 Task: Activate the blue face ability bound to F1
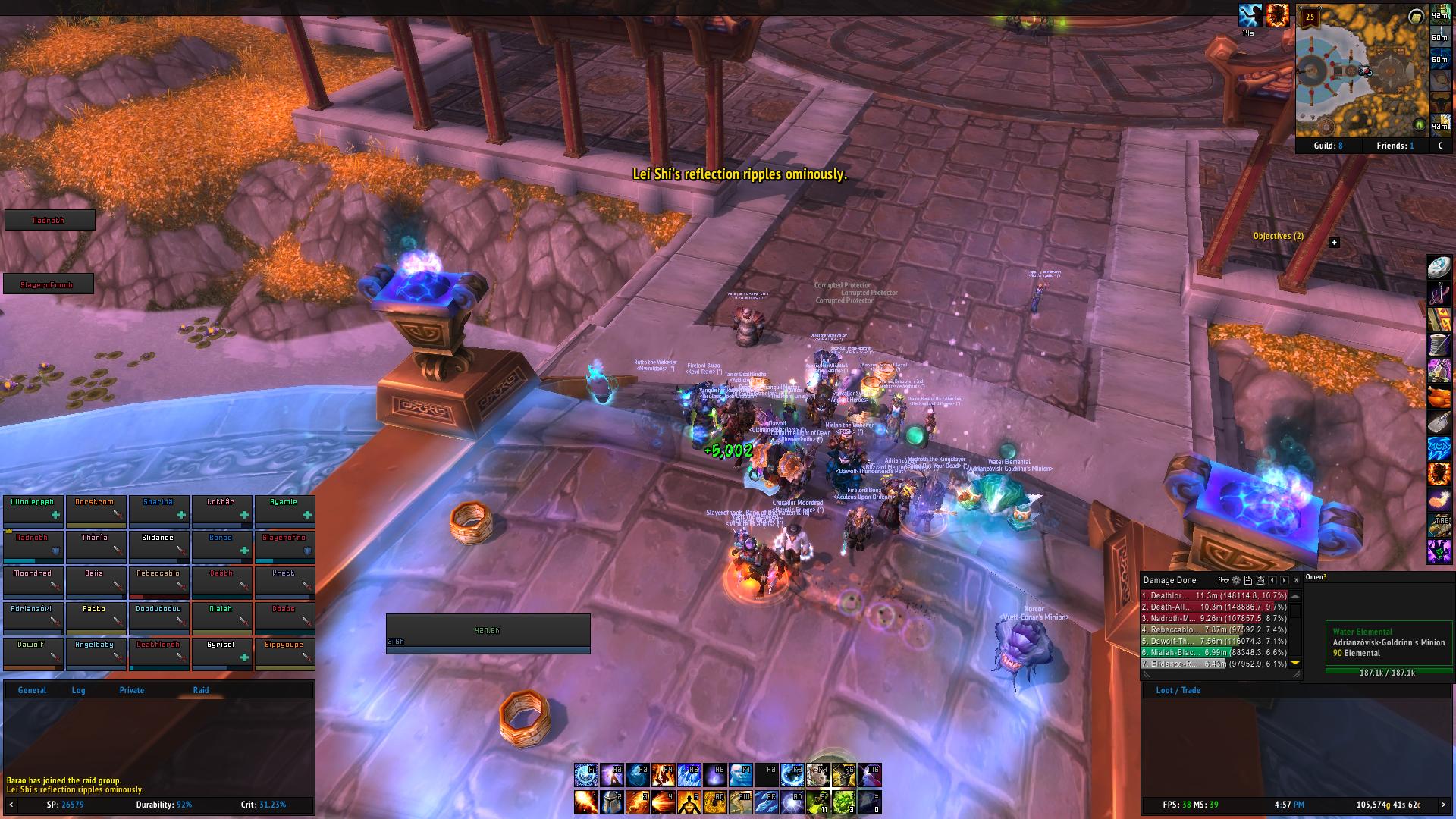(740, 775)
